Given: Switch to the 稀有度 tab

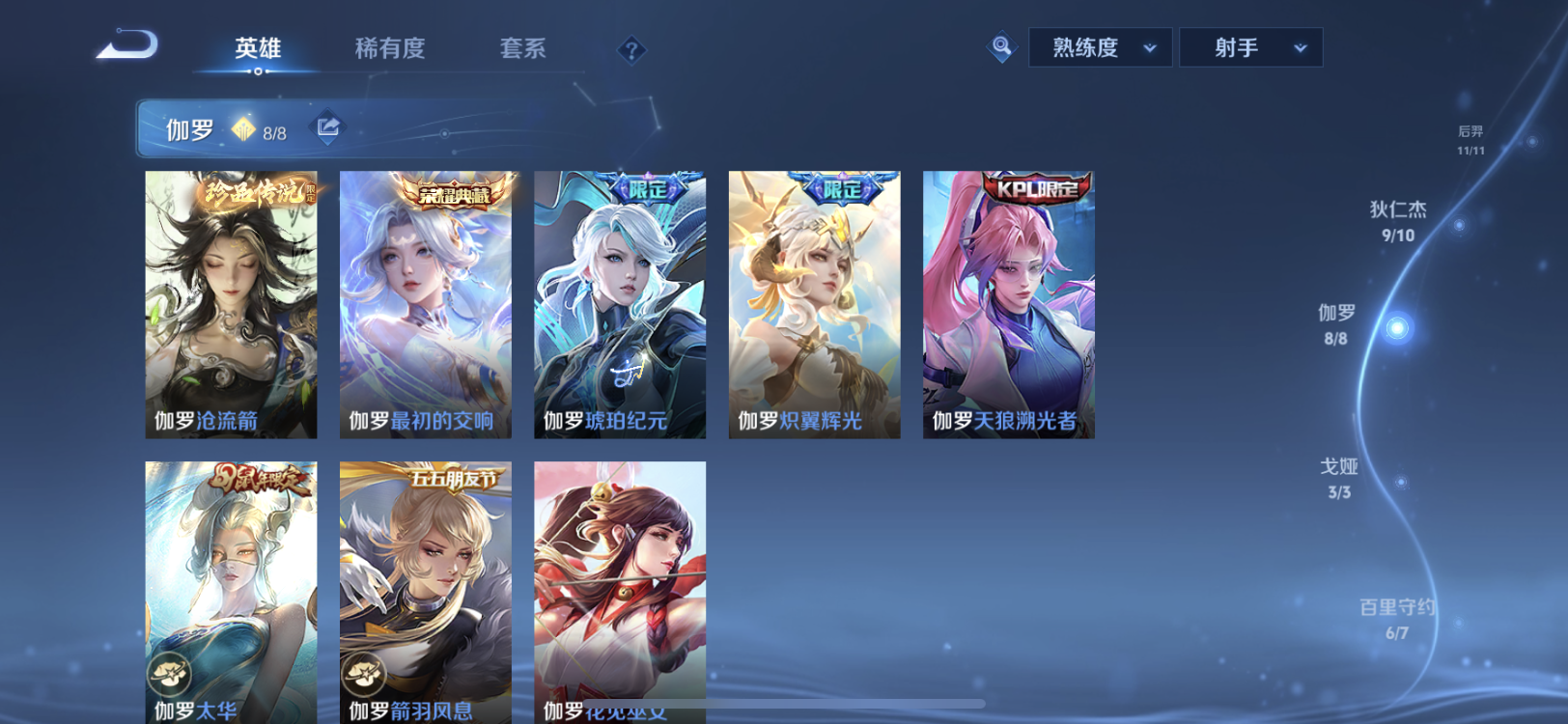Looking at the screenshot, I should [x=390, y=49].
